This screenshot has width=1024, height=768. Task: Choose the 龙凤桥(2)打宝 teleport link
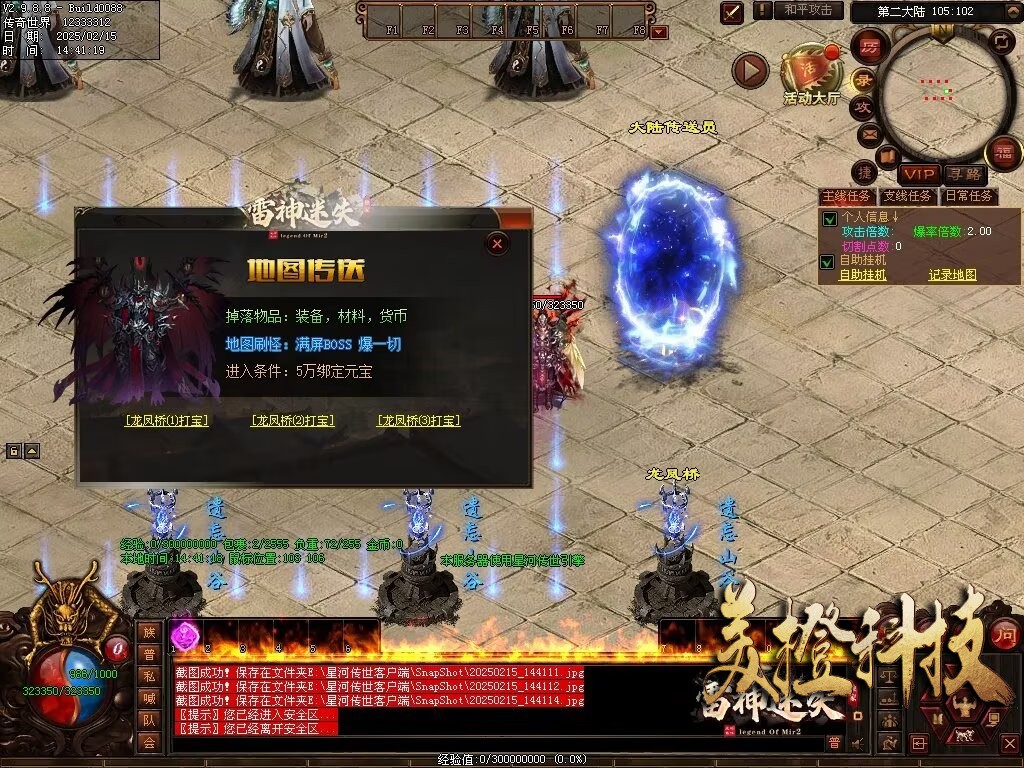pyautogui.click(x=292, y=421)
